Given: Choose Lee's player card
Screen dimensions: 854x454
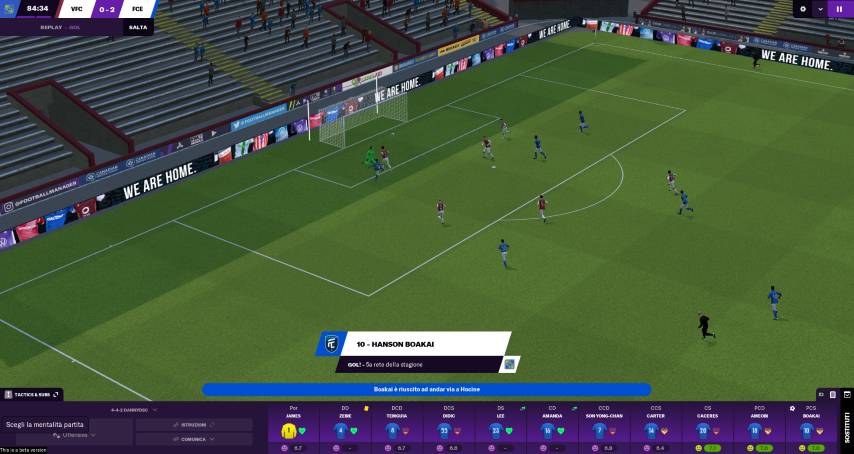Looking at the screenshot, I should [x=500, y=430].
